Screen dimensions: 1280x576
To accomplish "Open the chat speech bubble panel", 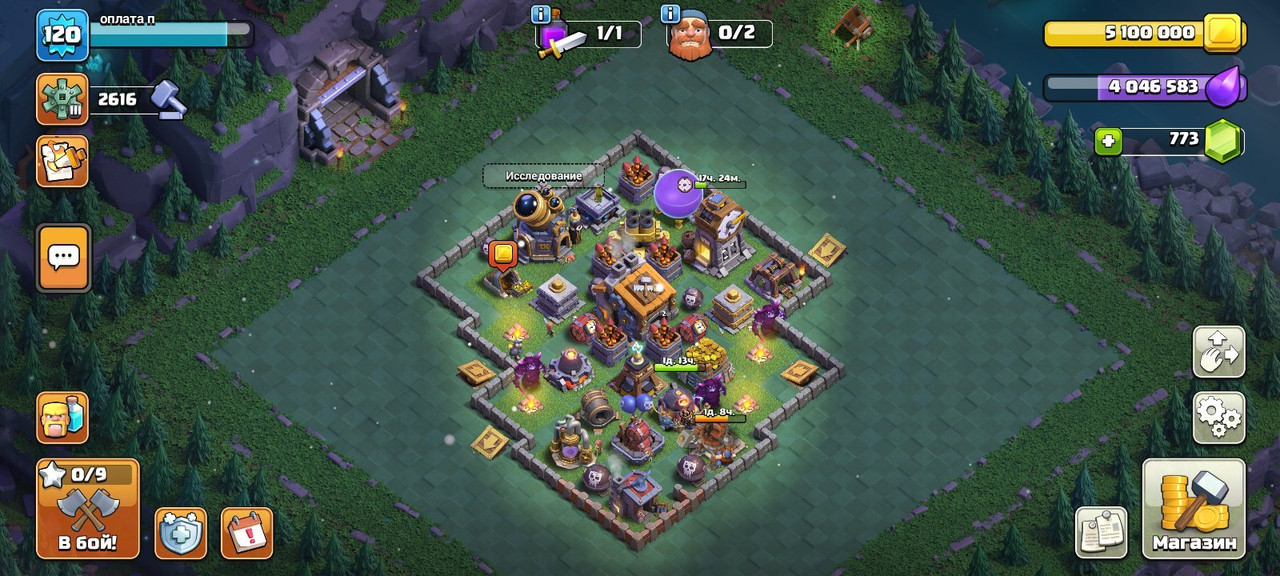I will [x=64, y=258].
